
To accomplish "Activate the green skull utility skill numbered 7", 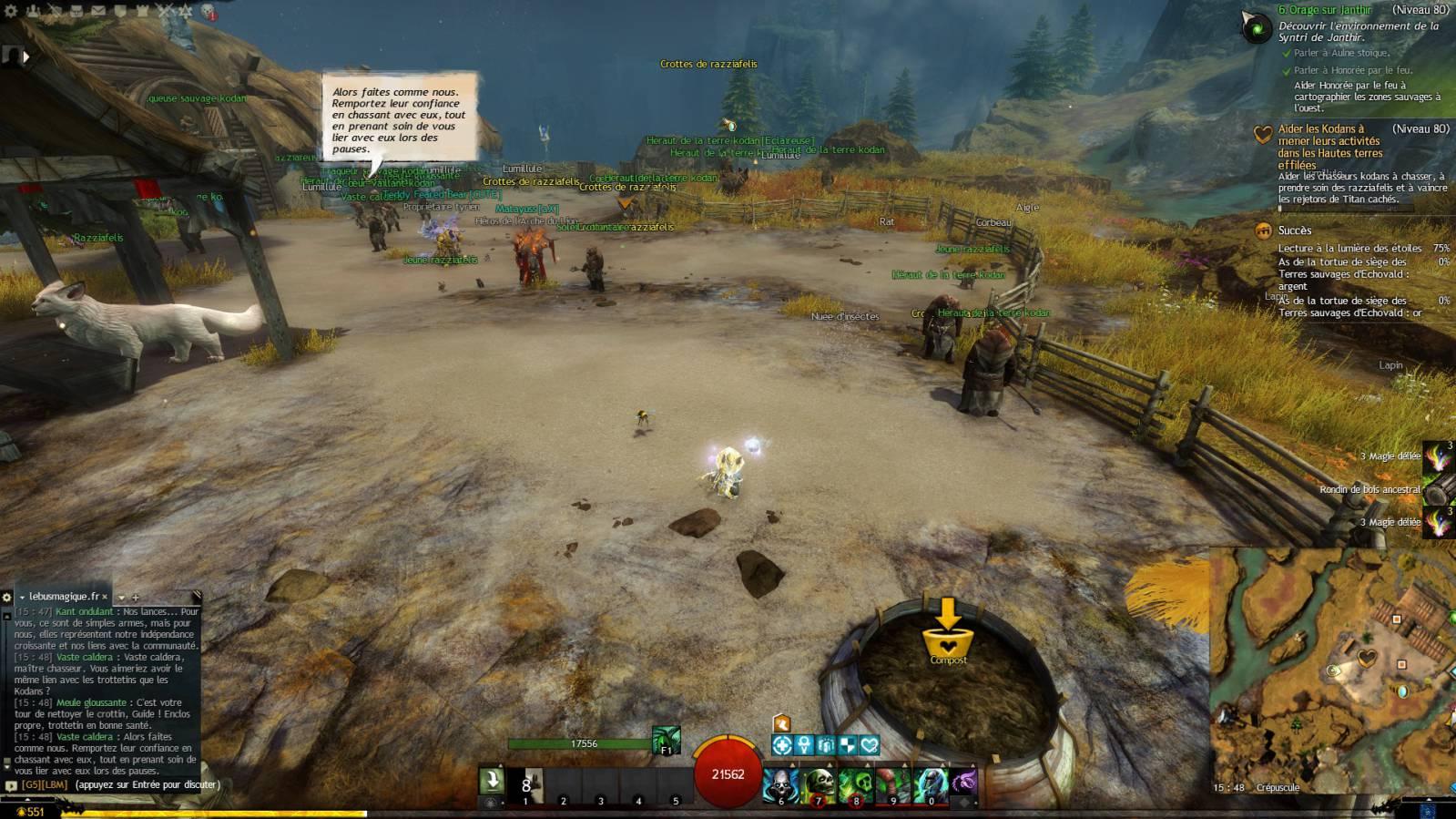I will (x=818, y=784).
